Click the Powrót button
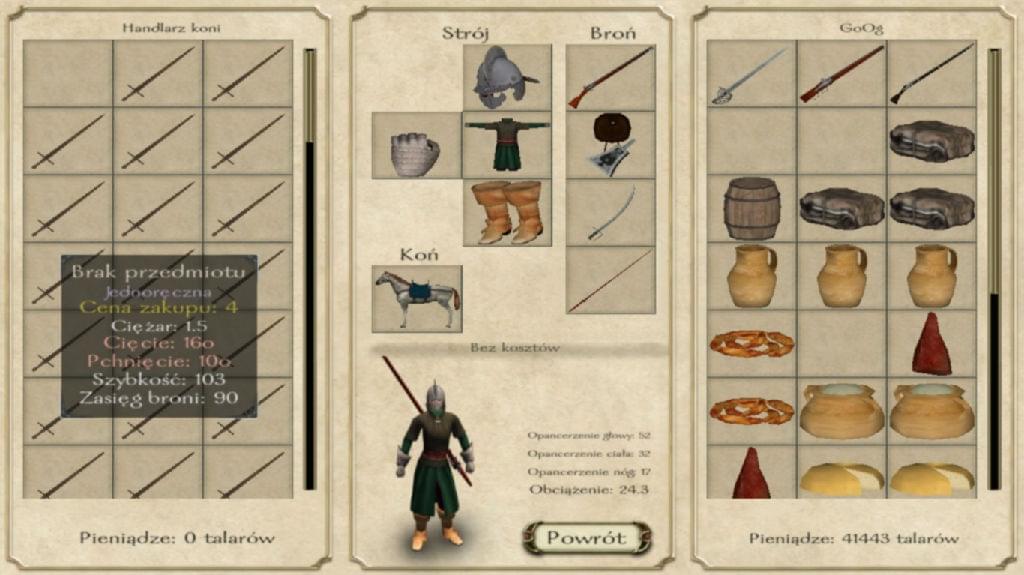Image resolution: width=1024 pixels, height=575 pixels. click(586, 538)
